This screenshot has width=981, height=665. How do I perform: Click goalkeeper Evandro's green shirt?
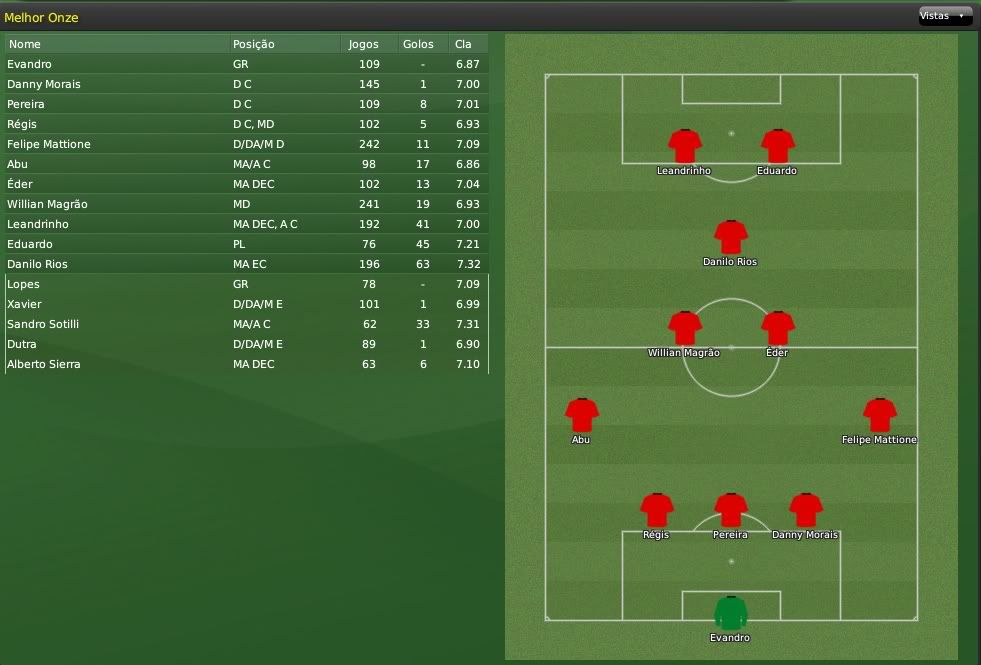(731, 612)
